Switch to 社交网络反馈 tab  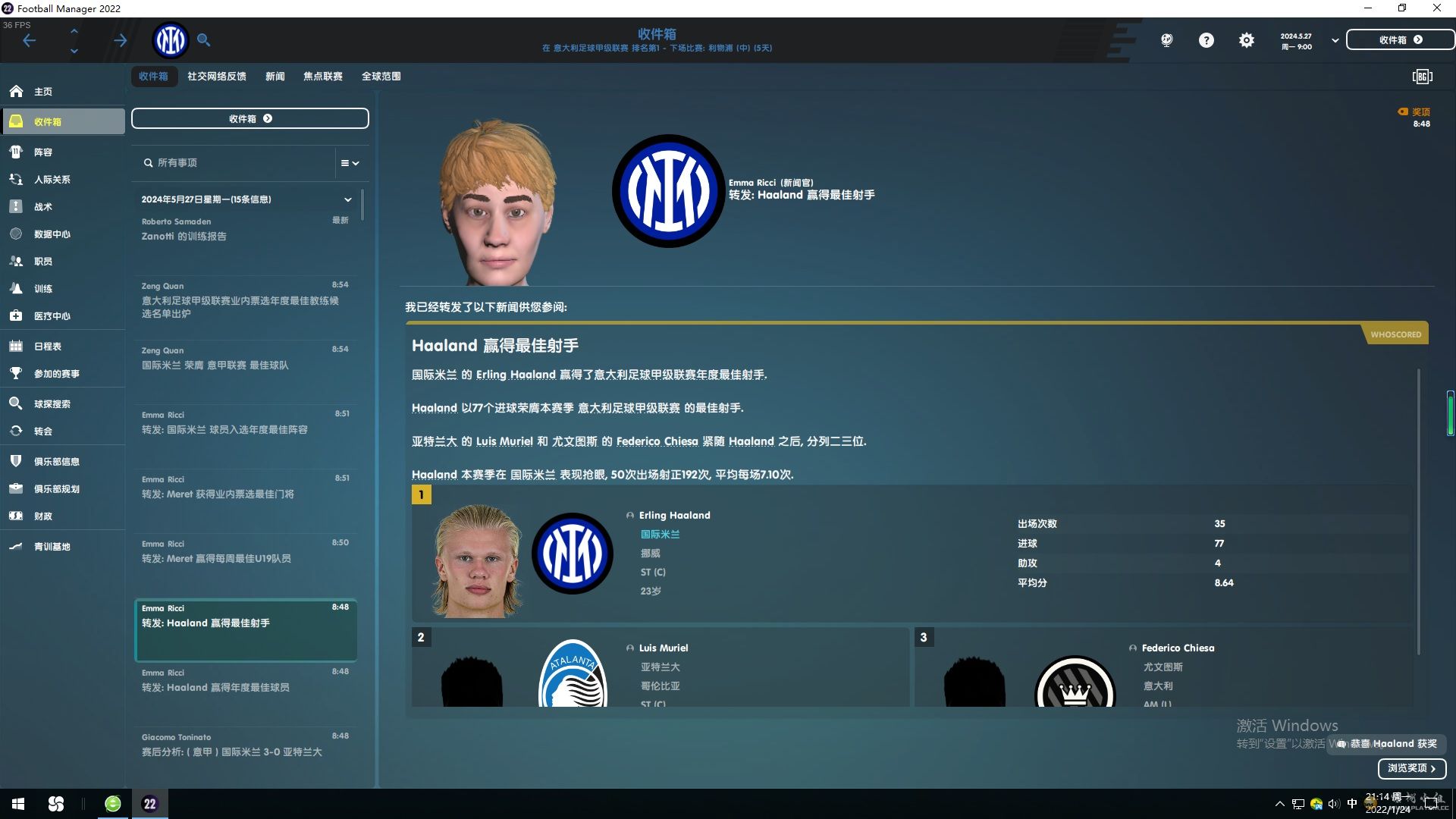coord(216,77)
